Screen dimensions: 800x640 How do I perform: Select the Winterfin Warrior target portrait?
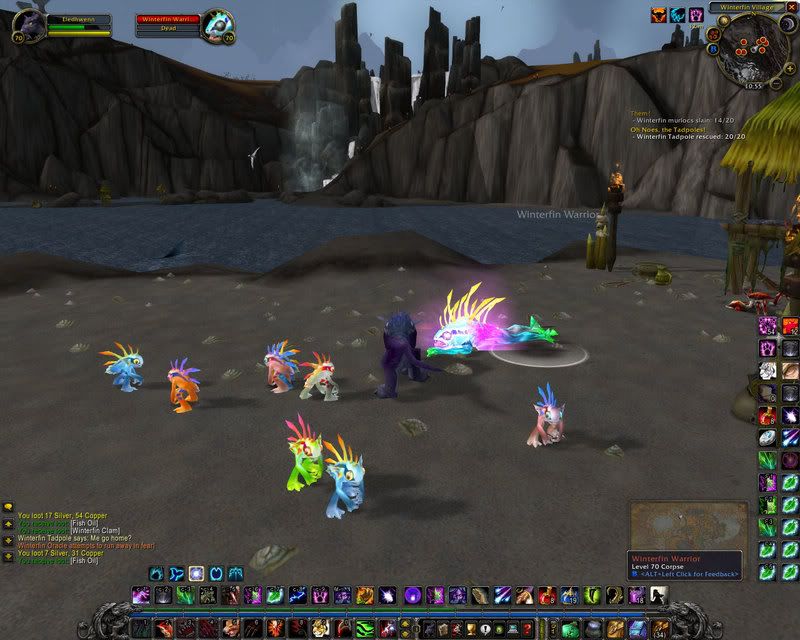click(219, 23)
